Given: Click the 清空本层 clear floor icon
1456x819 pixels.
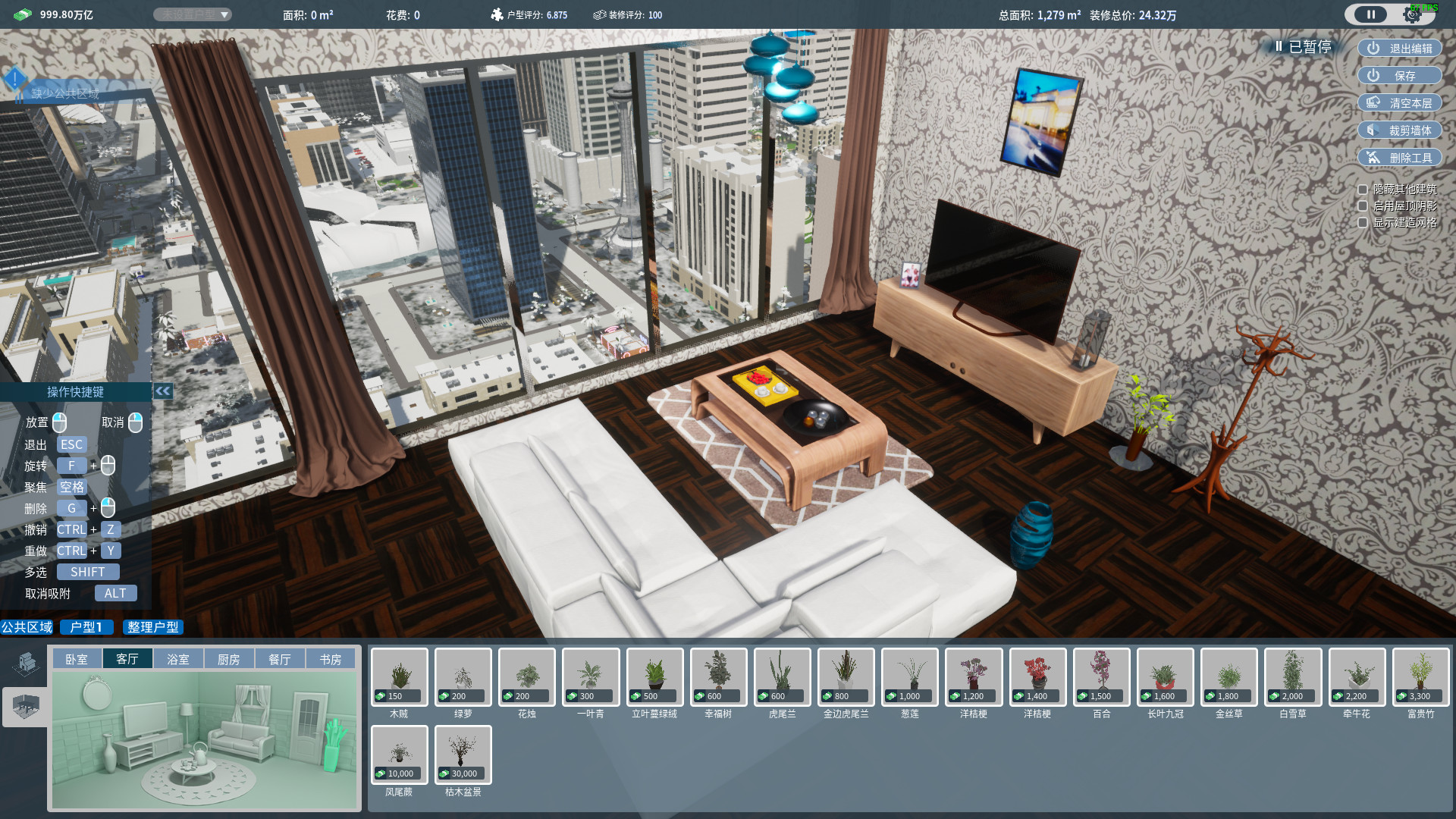Looking at the screenshot, I should [1374, 102].
